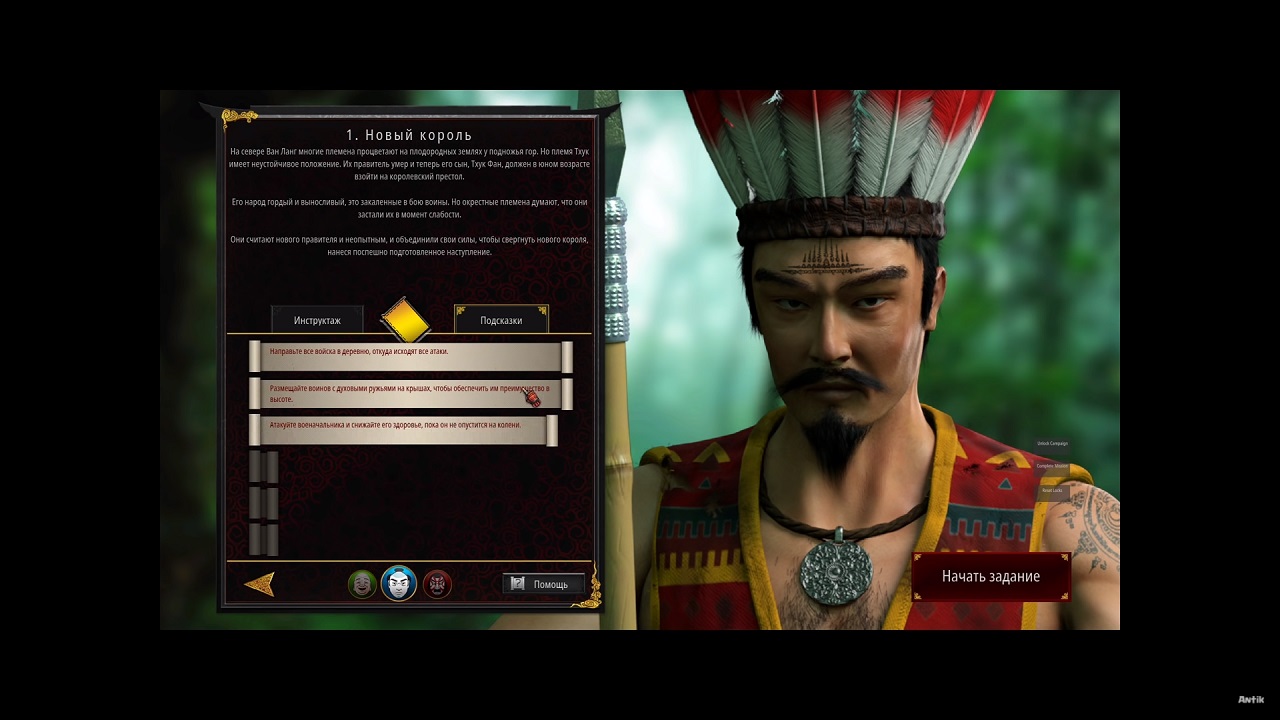Open the Помощь help window
The height and width of the screenshot is (720, 1280).
543,584
